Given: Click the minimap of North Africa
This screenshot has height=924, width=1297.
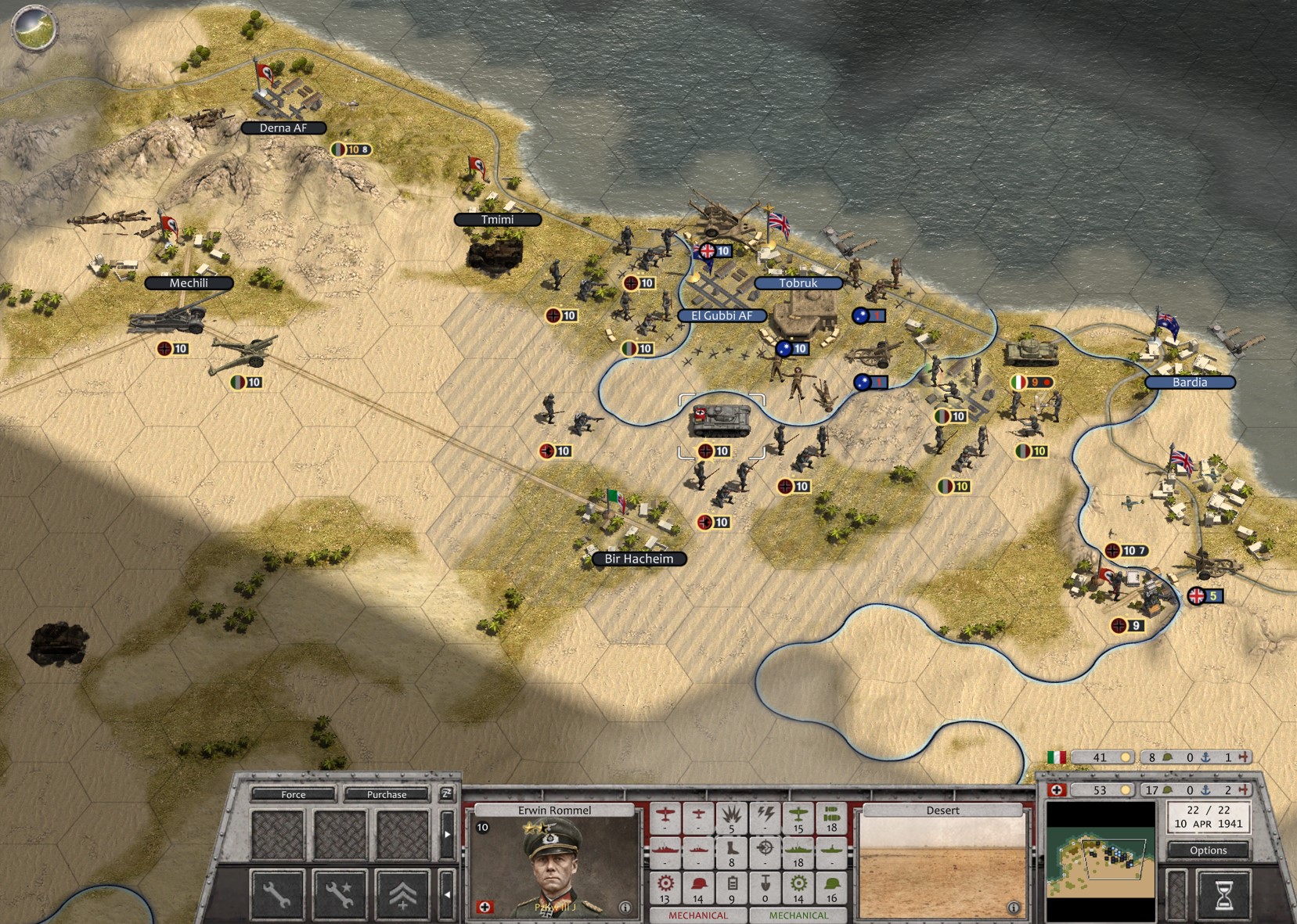Looking at the screenshot, I should tap(1101, 861).
